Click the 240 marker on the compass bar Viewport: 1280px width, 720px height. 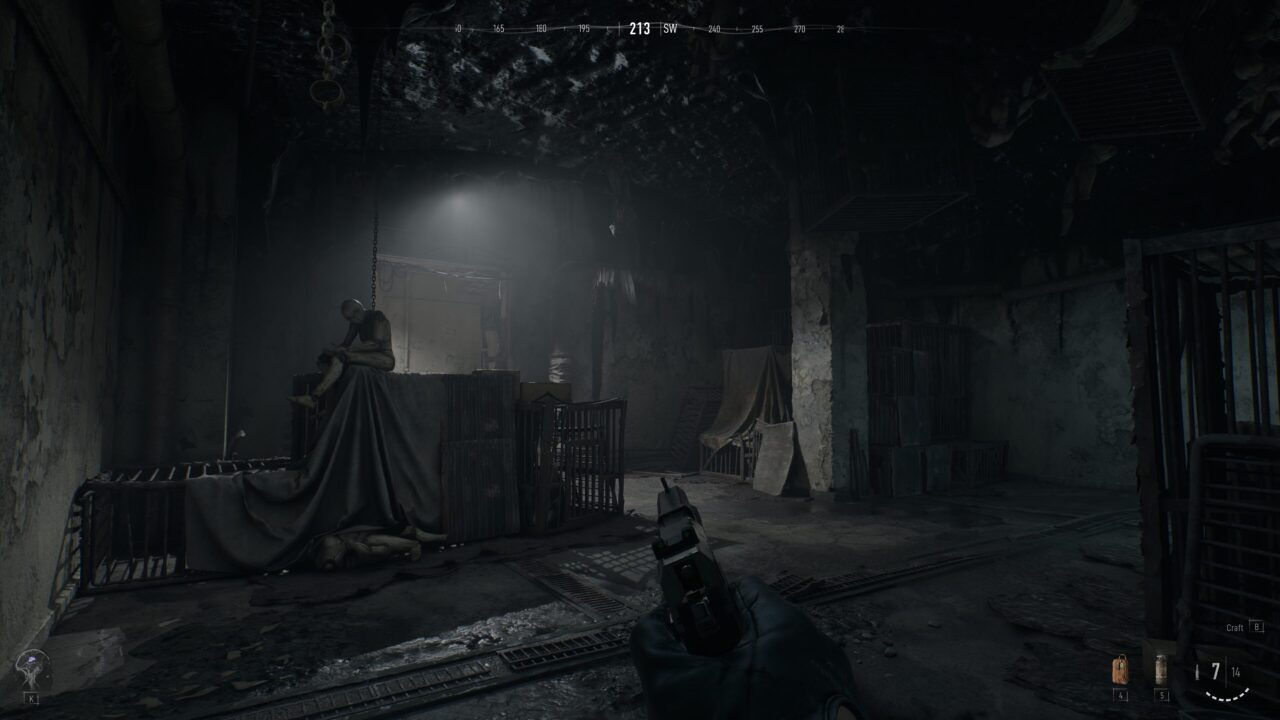coord(714,29)
